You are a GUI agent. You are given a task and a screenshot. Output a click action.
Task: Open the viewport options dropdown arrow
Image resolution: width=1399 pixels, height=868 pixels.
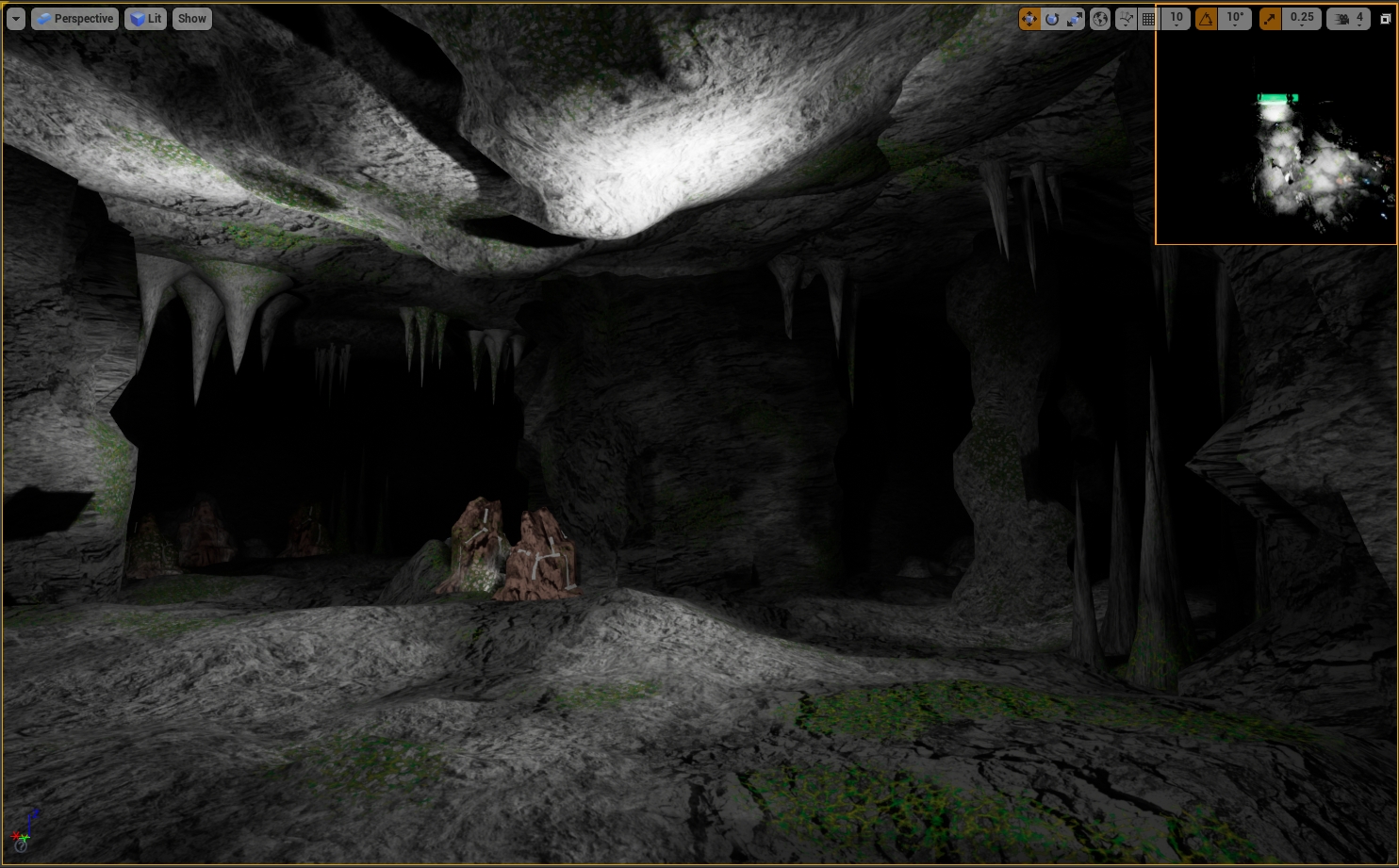pyautogui.click(x=15, y=19)
